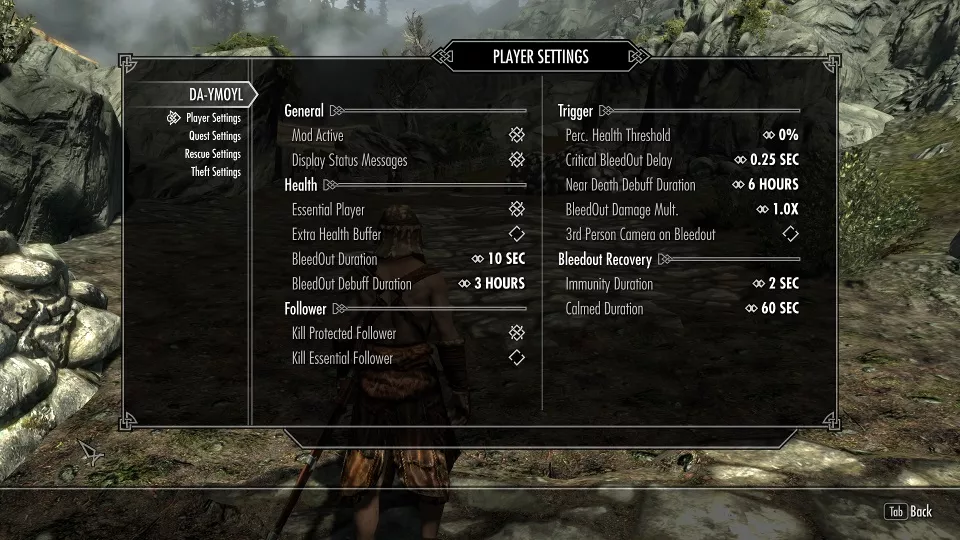
Task: Enable 3rd Person Camera on Bleedout
Action: (x=790, y=234)
